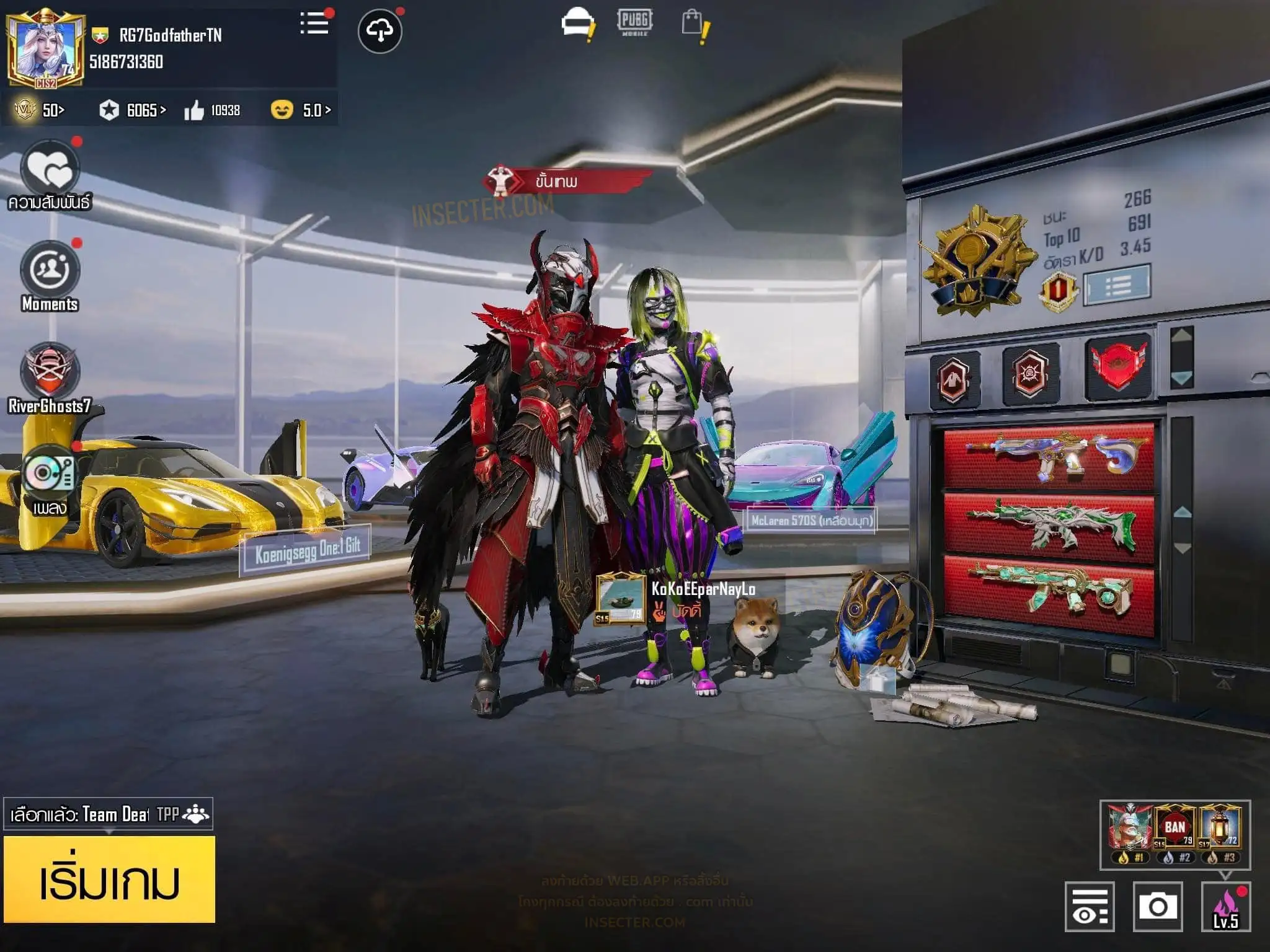Tap the cloud download icon
The width and height of the screenshot is (1270, 952).
pyautogui.click(x=380, y=31)
